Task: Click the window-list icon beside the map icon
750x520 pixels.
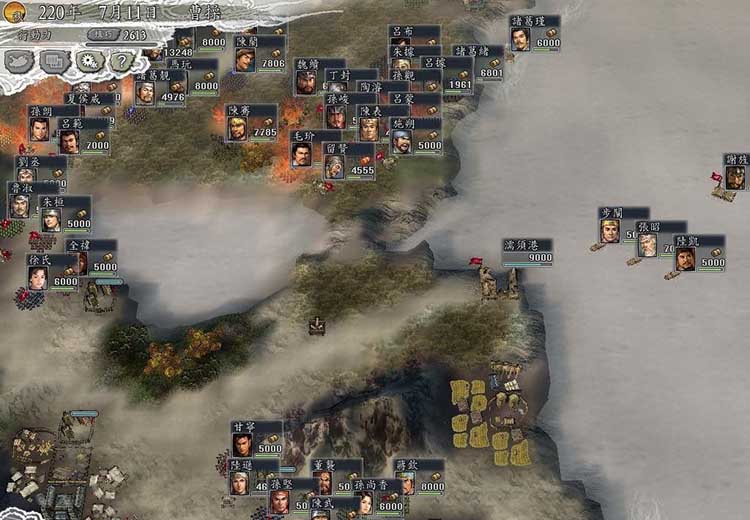Action: pyautogui.click(x=54, y=62)
